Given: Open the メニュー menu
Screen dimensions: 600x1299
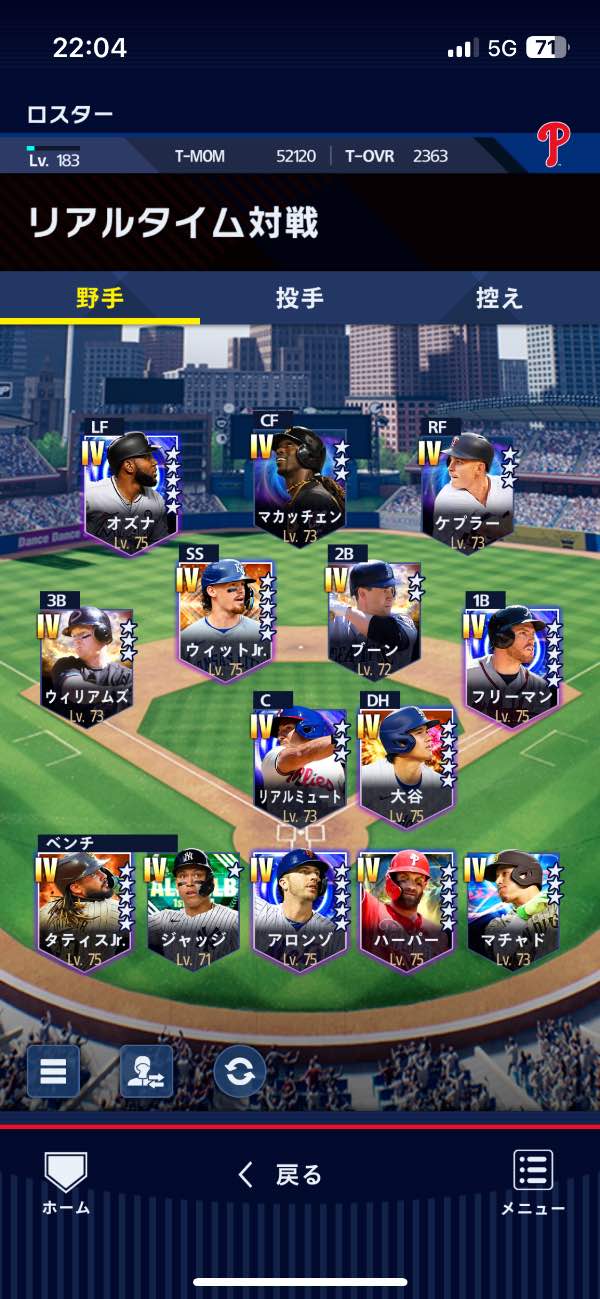Looking at the screenshot, I should point(533,1182).
